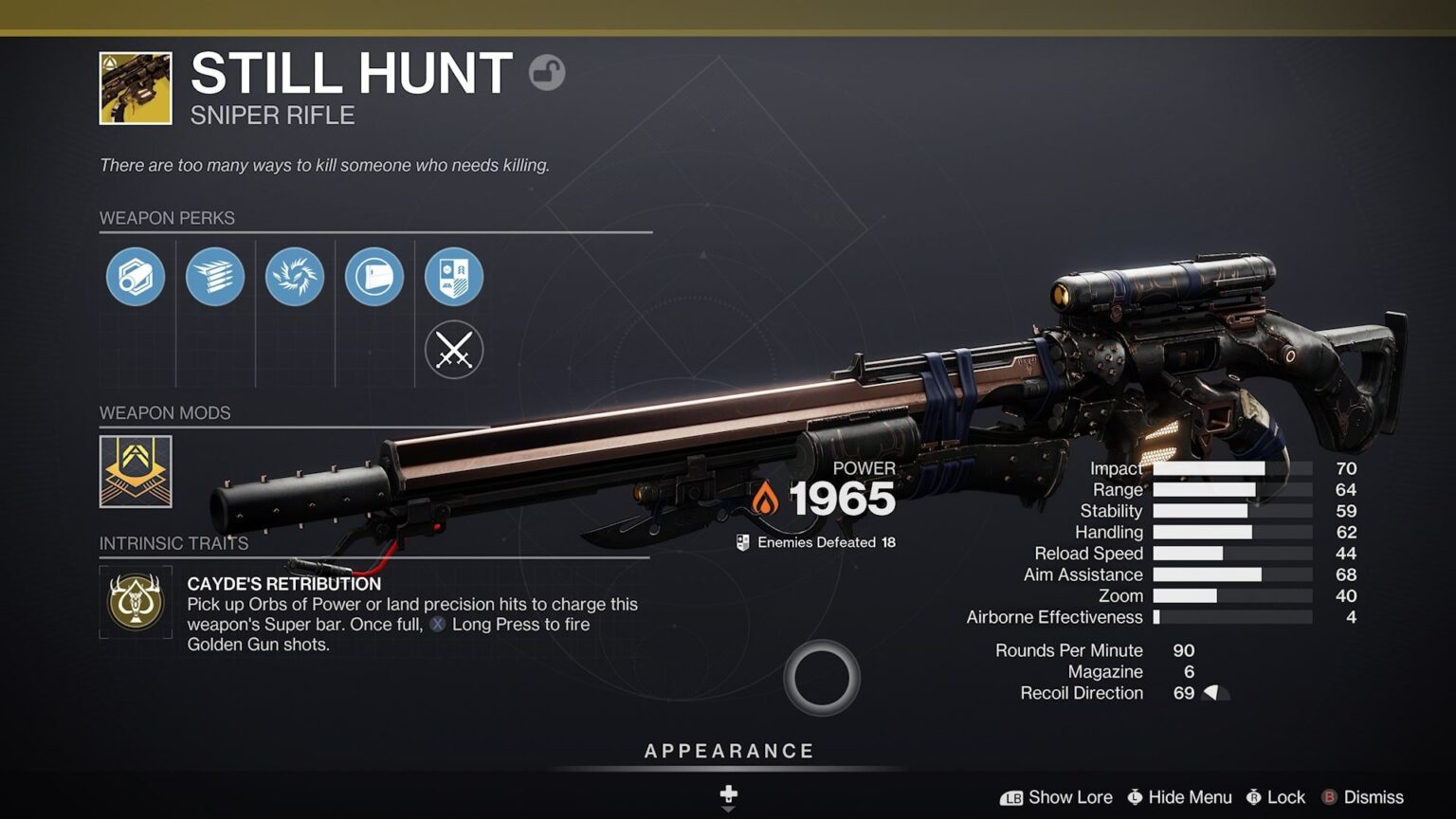
Task: Expand the Appearance section
Action: pyautogui.click(x=728, y=750)
